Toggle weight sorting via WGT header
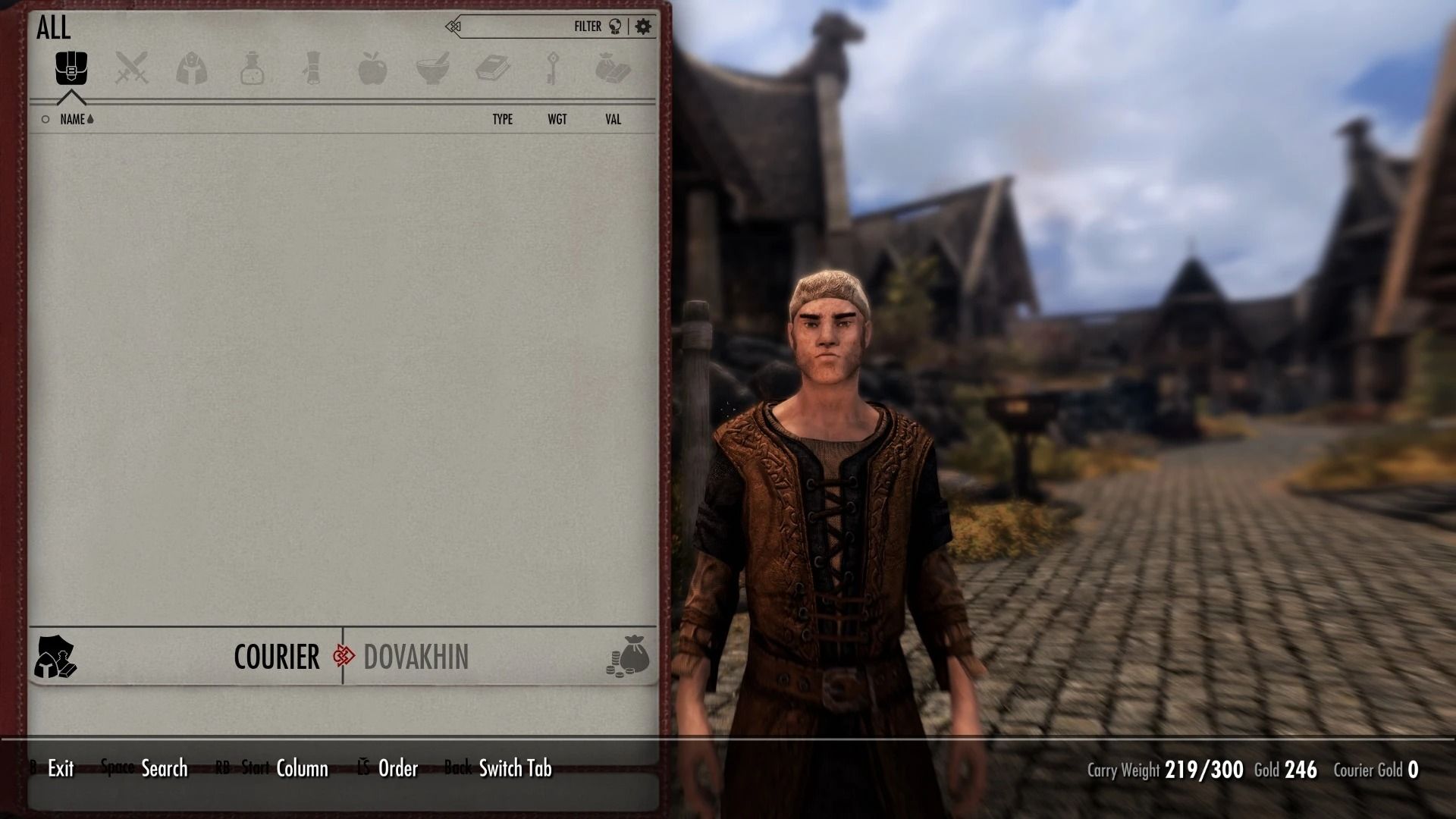1456x819 pixels. 558,119
